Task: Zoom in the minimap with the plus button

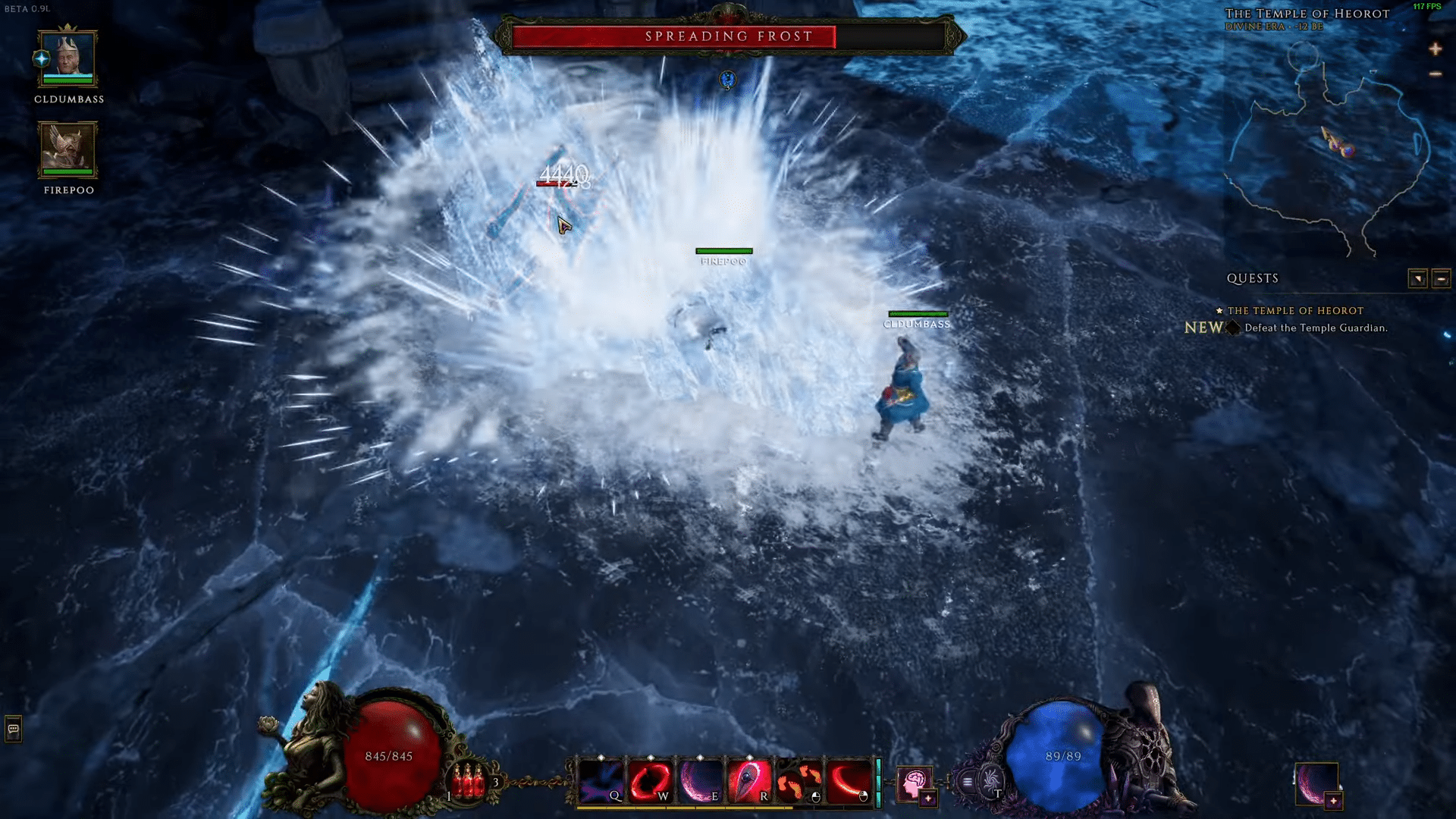Action: tap(1435, 49)
